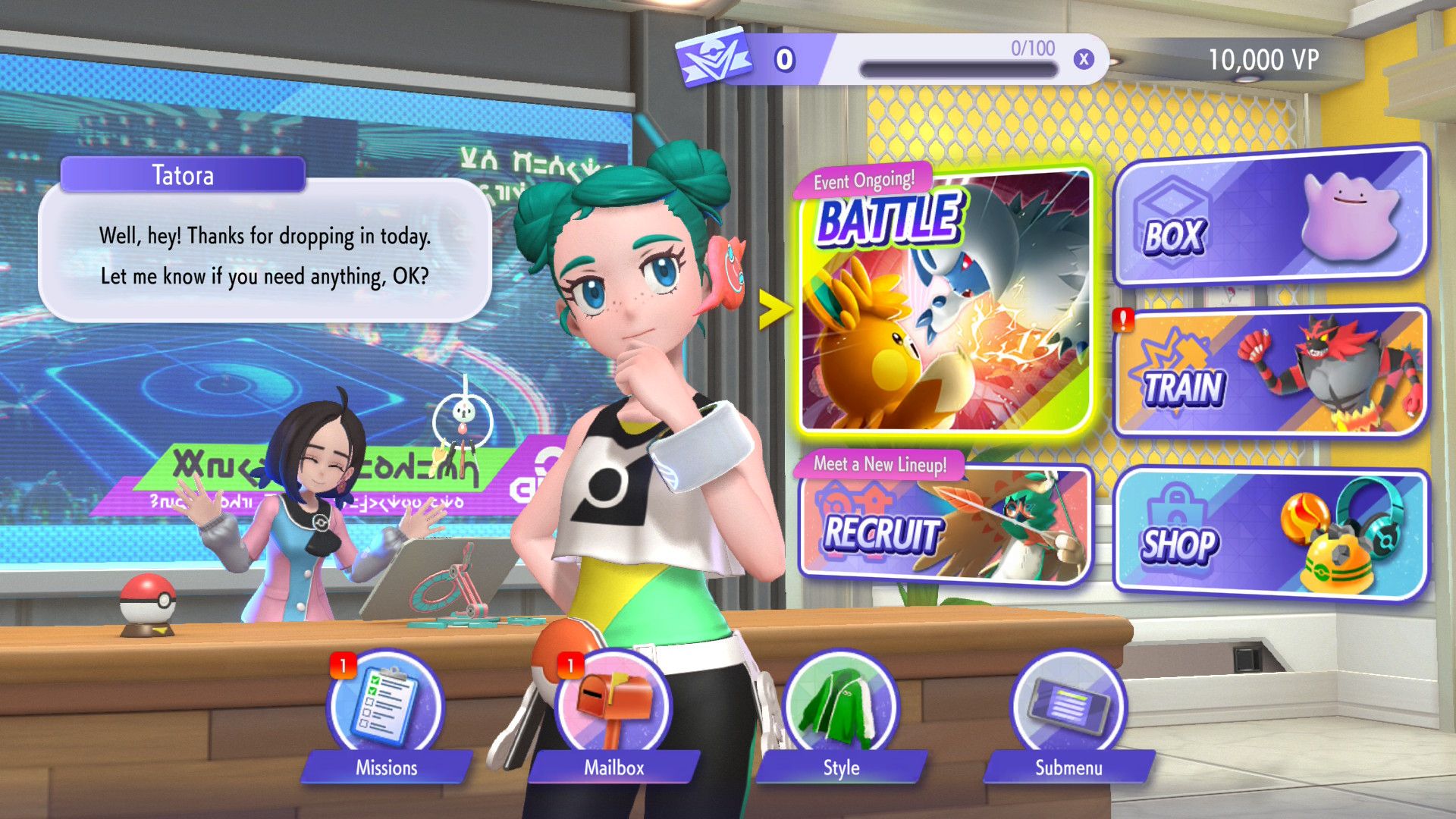This screenshot has width=1456, height=819.
Task: Advance Tatora's dialogue box
Action: point(265,254)
